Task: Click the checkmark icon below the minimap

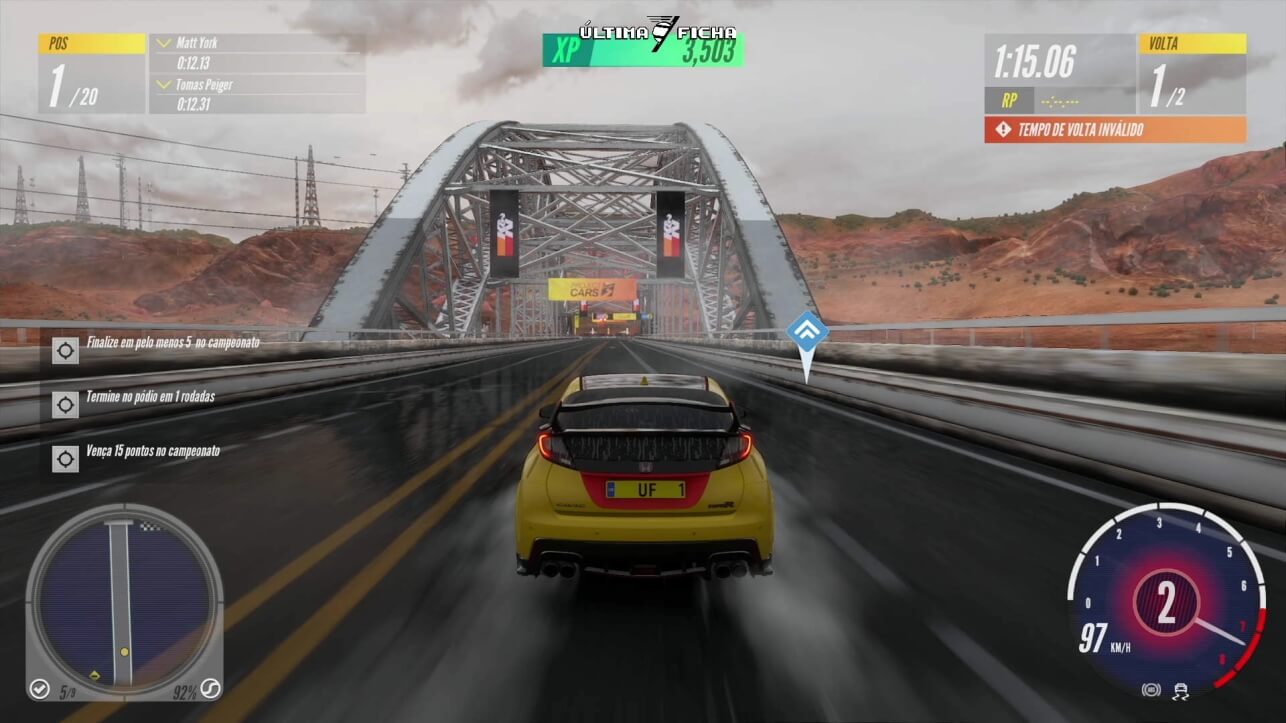Action: coord(40,688)
